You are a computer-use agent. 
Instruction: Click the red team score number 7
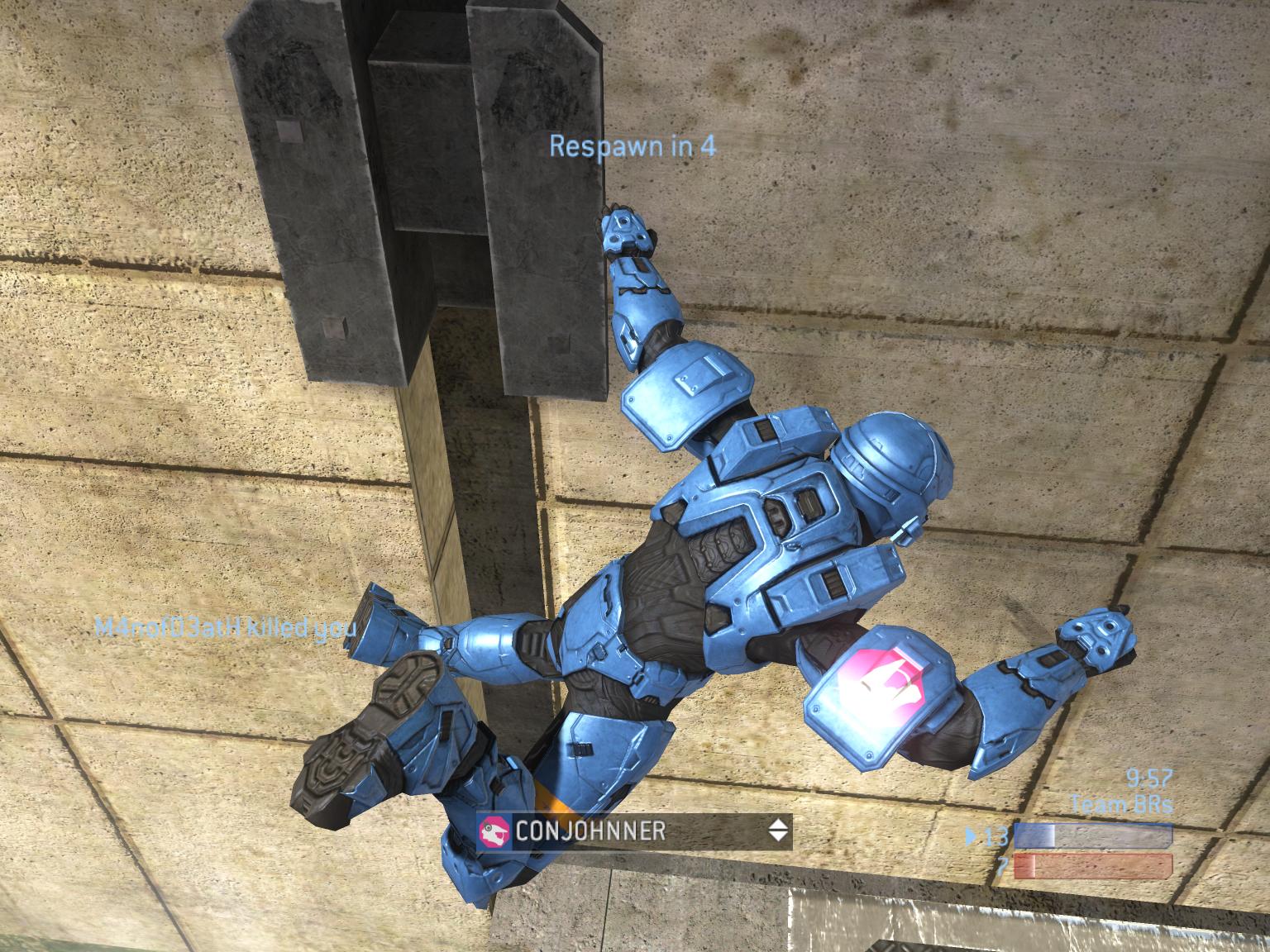1004,864
